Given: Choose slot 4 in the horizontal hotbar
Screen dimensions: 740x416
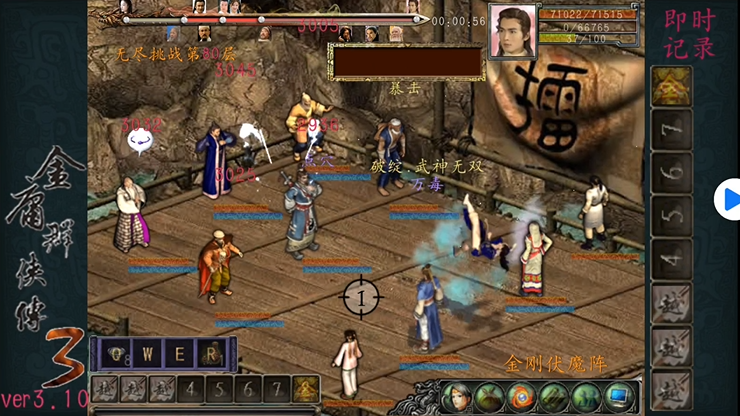Looking at the screenshot, I should 191,389.
